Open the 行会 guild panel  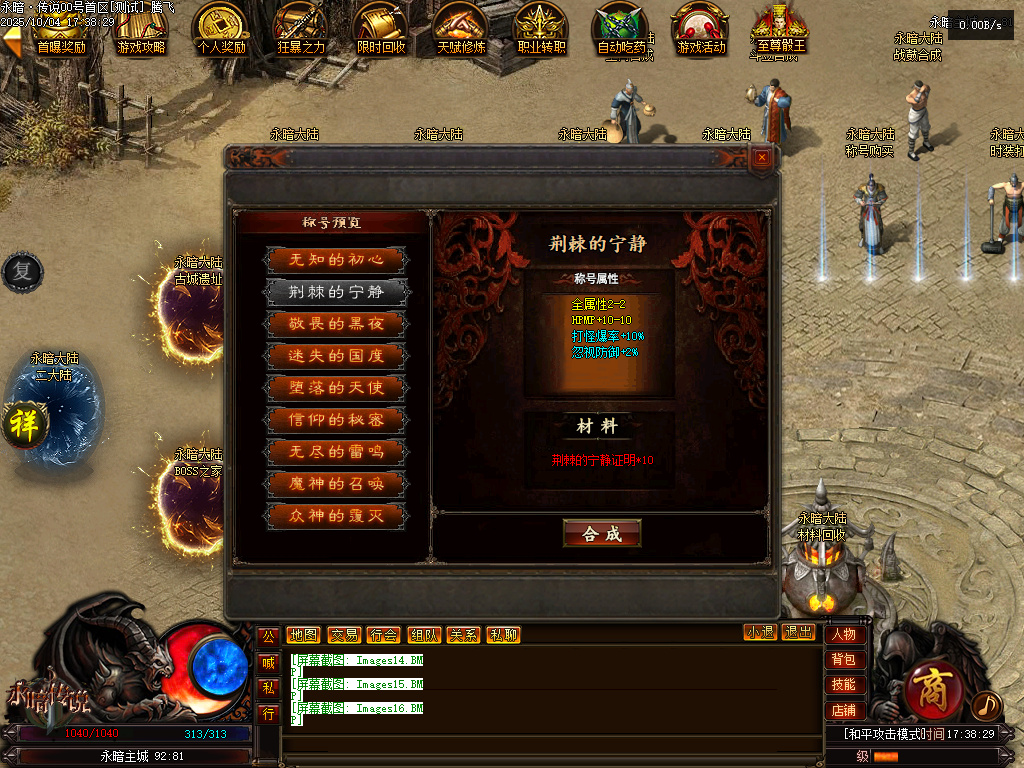point(383,635)
